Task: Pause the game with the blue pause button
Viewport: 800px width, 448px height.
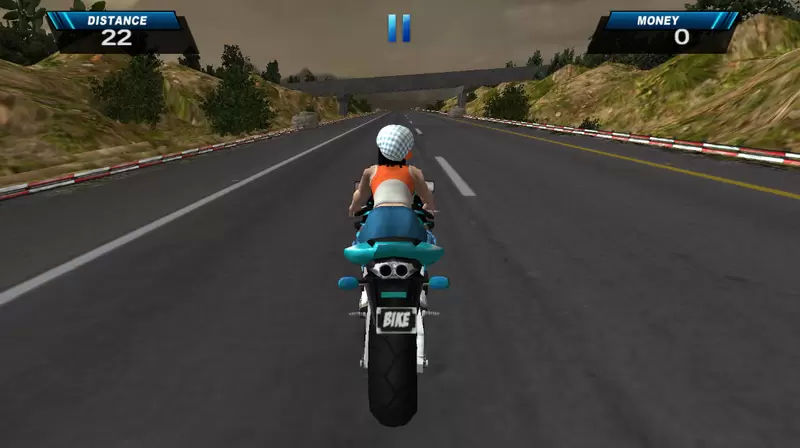Action: [399, 28]
